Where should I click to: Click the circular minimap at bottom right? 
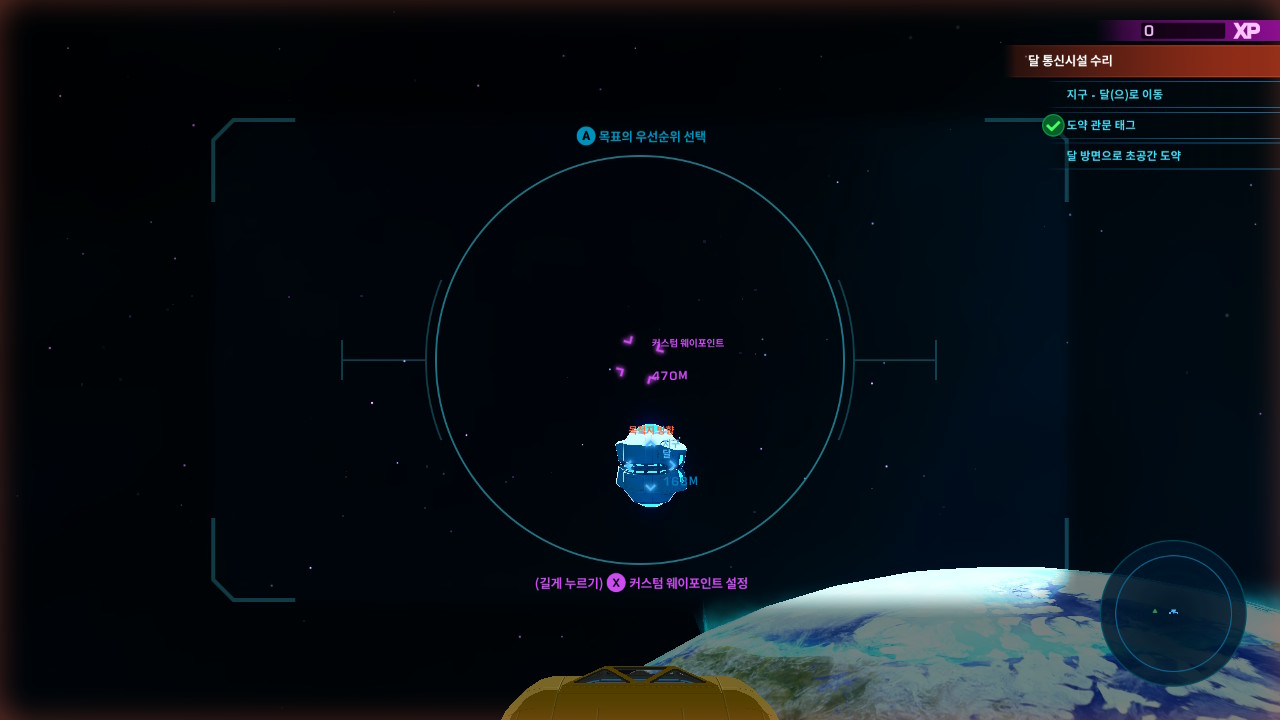click(1172, 610)
